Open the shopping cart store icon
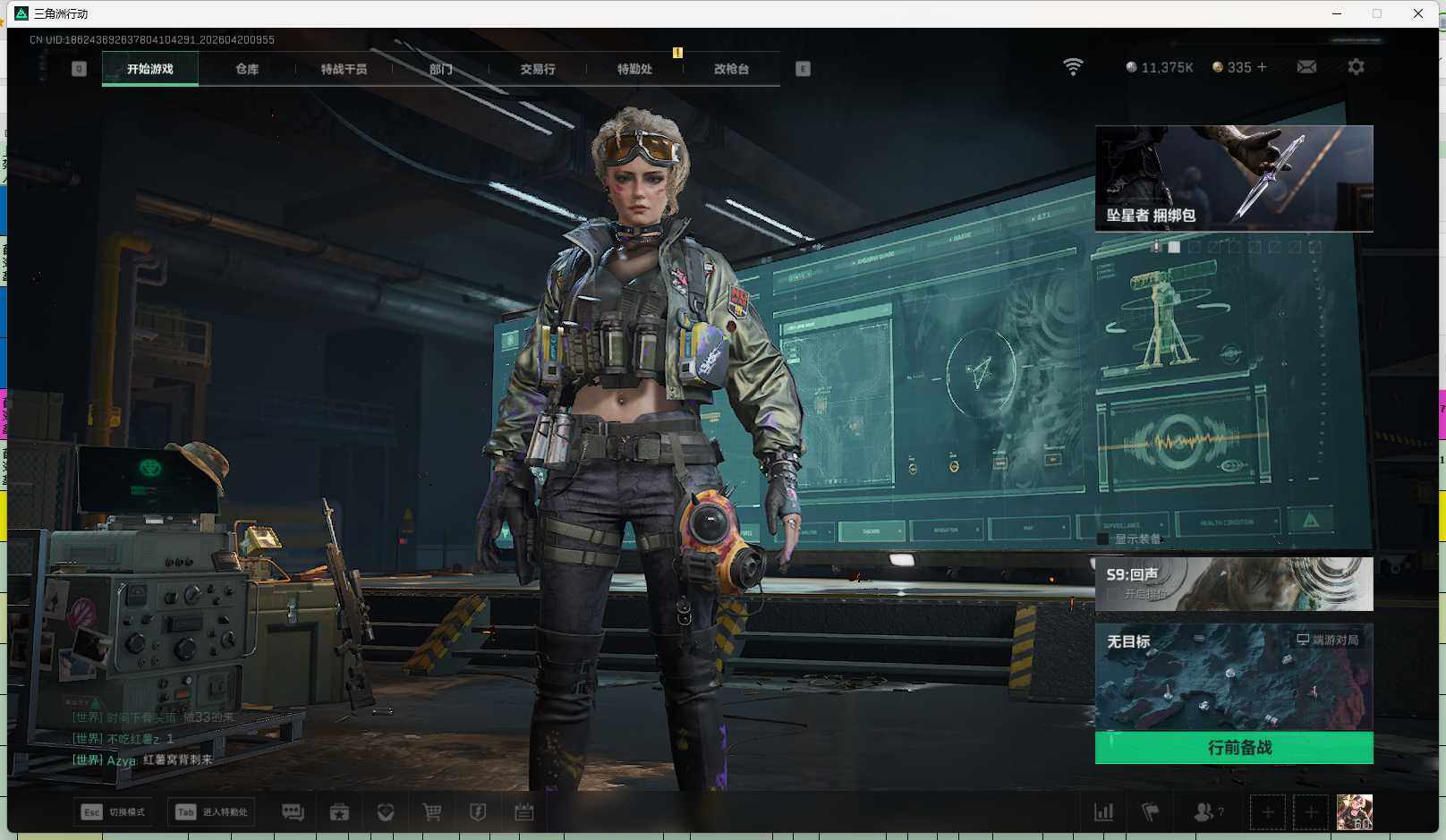Image resolution: width=1446 pixels, height=840 pixels. pos(432,812)
